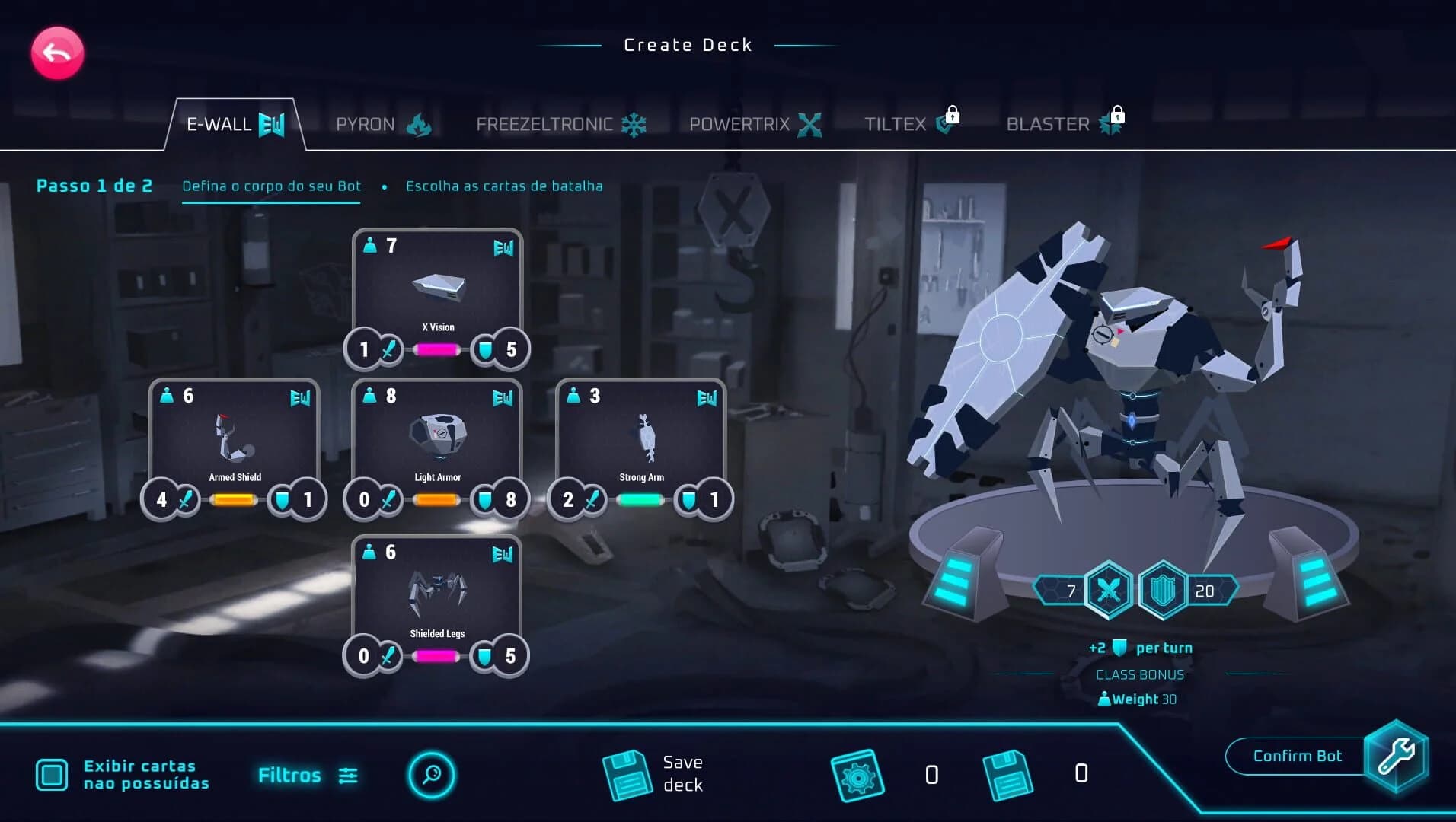This screenshot has width=1456, height=822.
Task: Click the orange stat bar on Light Armor
Action: point(436,499)
